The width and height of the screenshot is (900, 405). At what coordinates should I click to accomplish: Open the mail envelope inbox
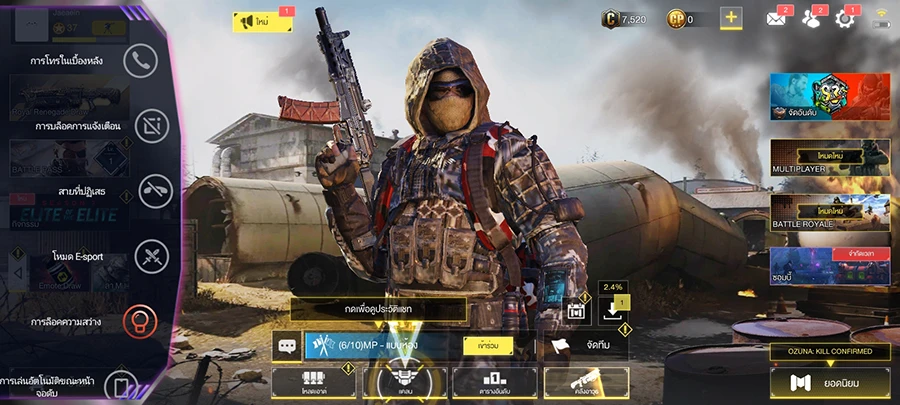click(777, 18)
